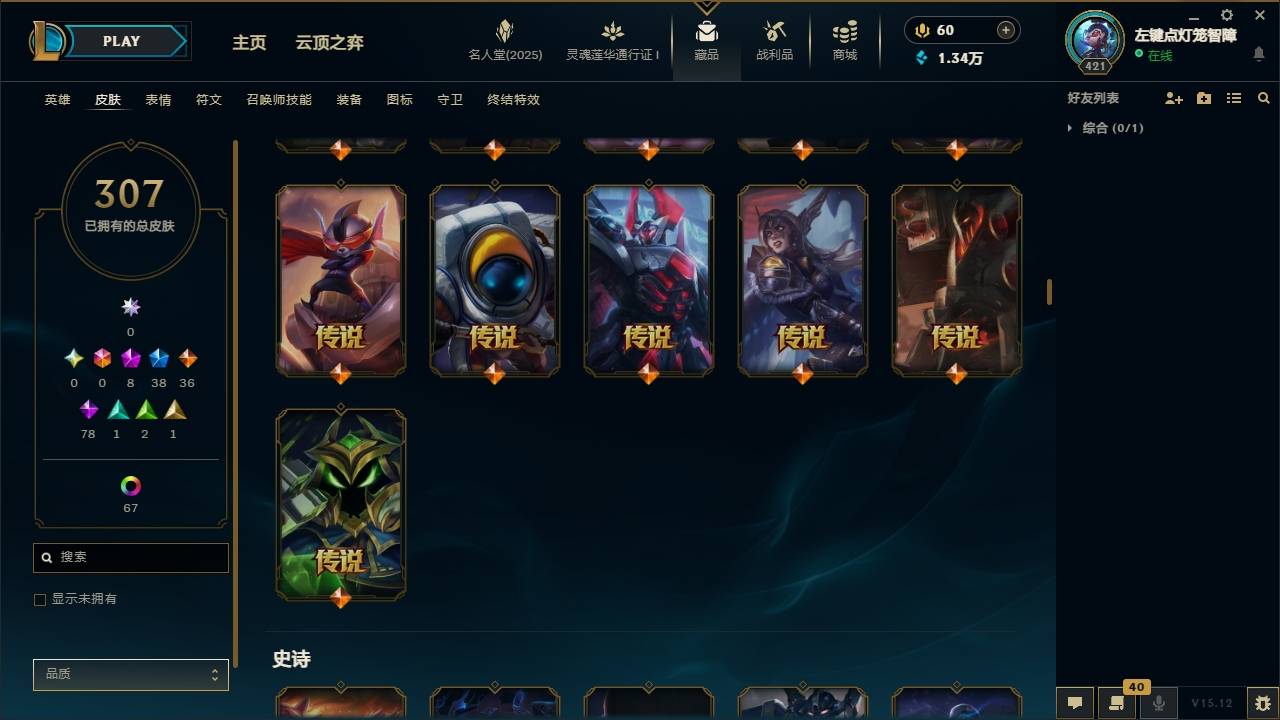Screen dimensions: 1280x720
Task: Open the 战利品 loot chest icon
Action: click(x=775, y=38)
